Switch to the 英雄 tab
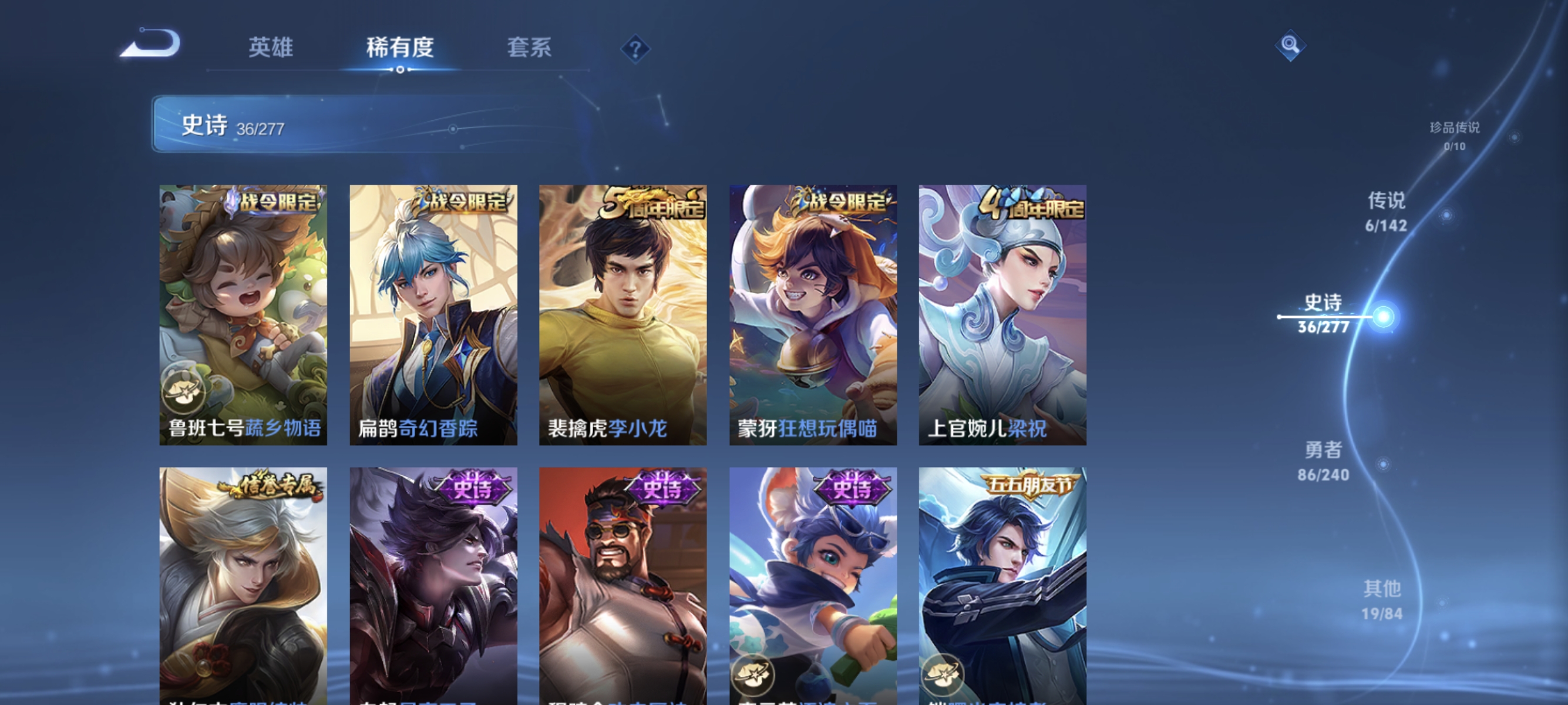 click(271, 48)
